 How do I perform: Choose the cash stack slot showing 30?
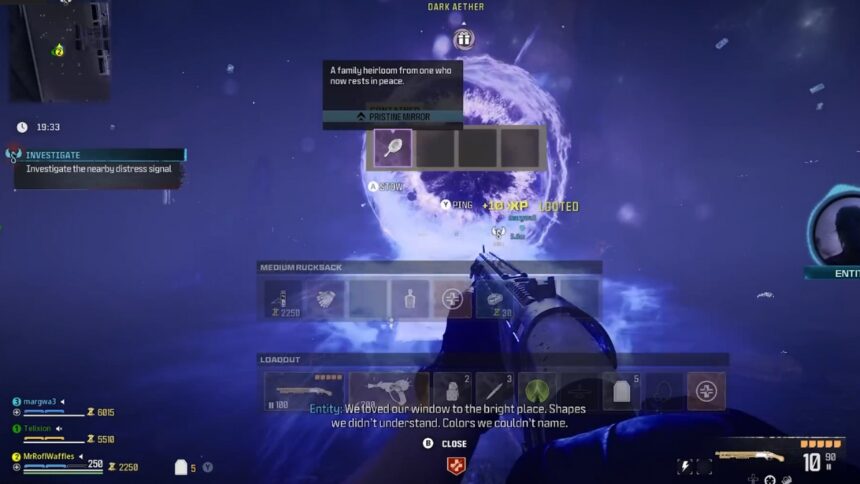tap(494, 299)
